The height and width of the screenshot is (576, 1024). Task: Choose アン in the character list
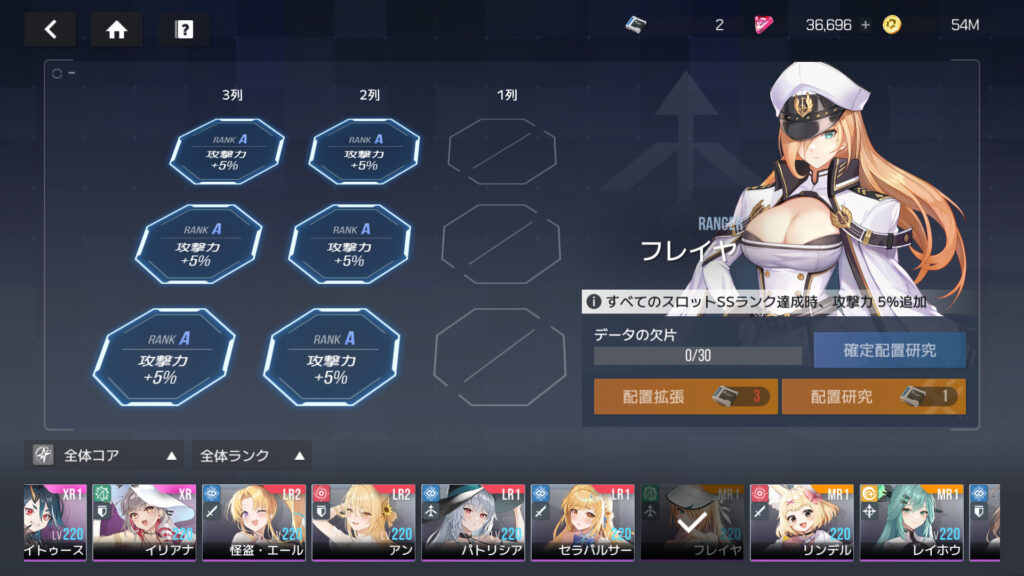click(x=362, y=522)
